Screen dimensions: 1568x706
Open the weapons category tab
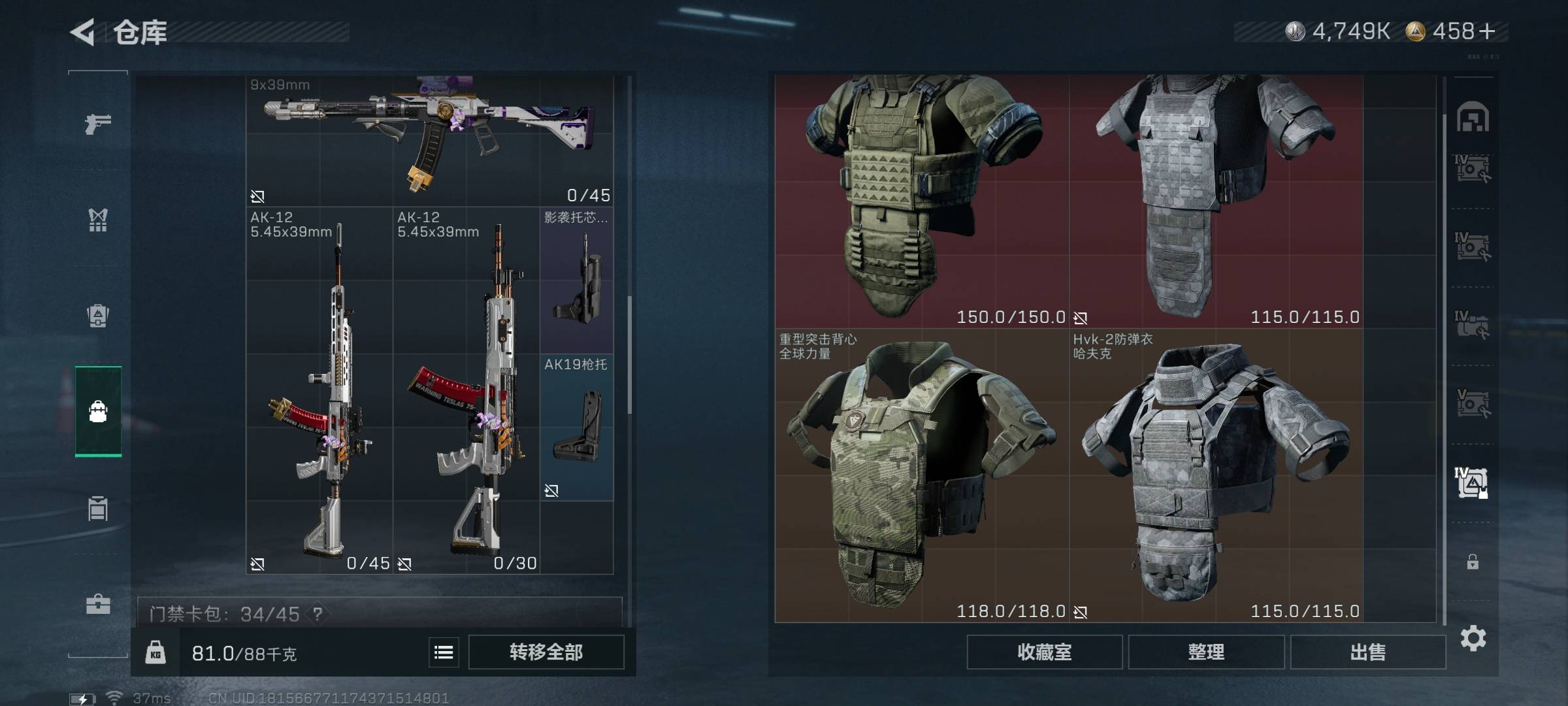click(x=98, y=123)
